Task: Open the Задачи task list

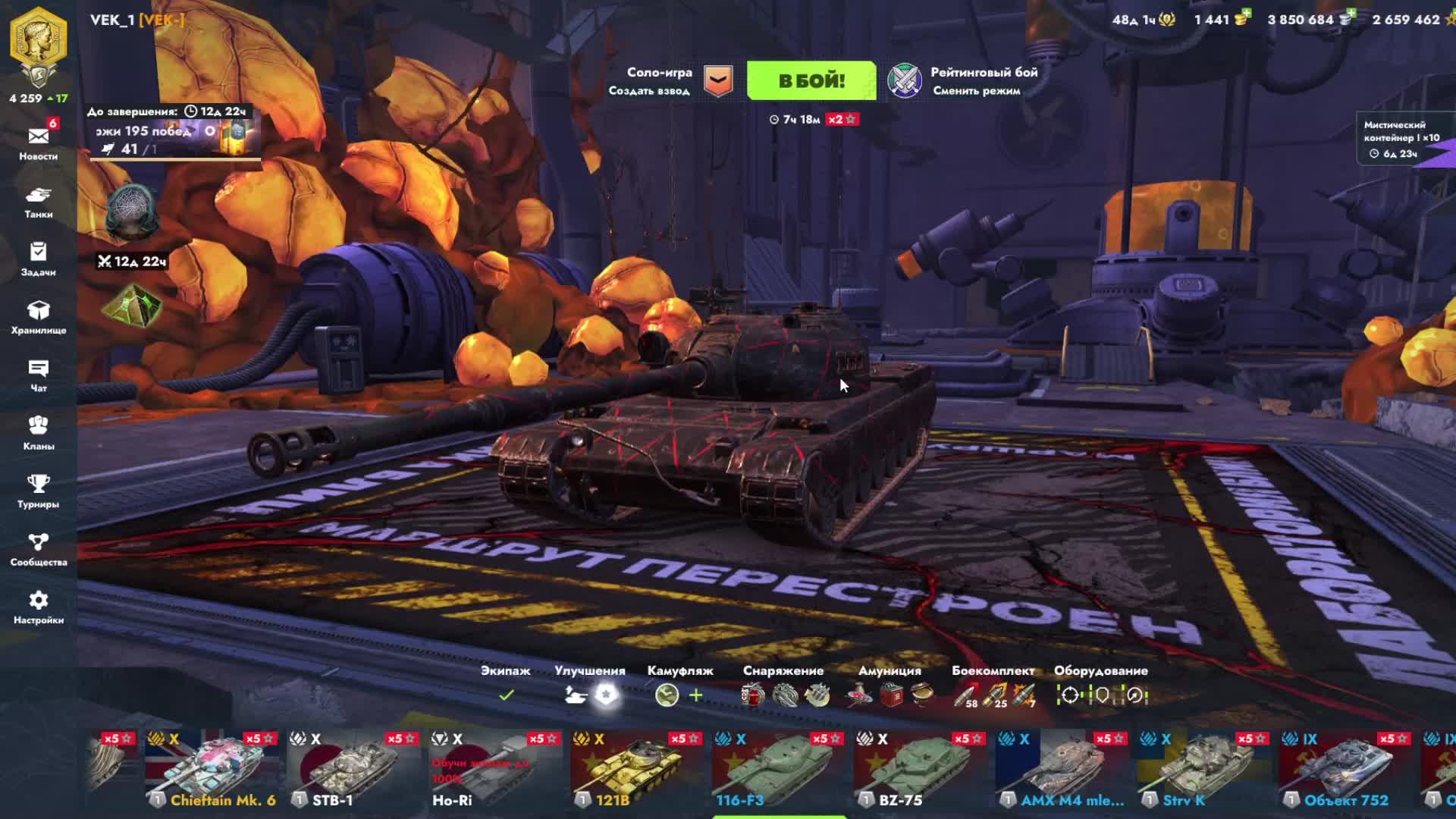Action: point(38,259)
